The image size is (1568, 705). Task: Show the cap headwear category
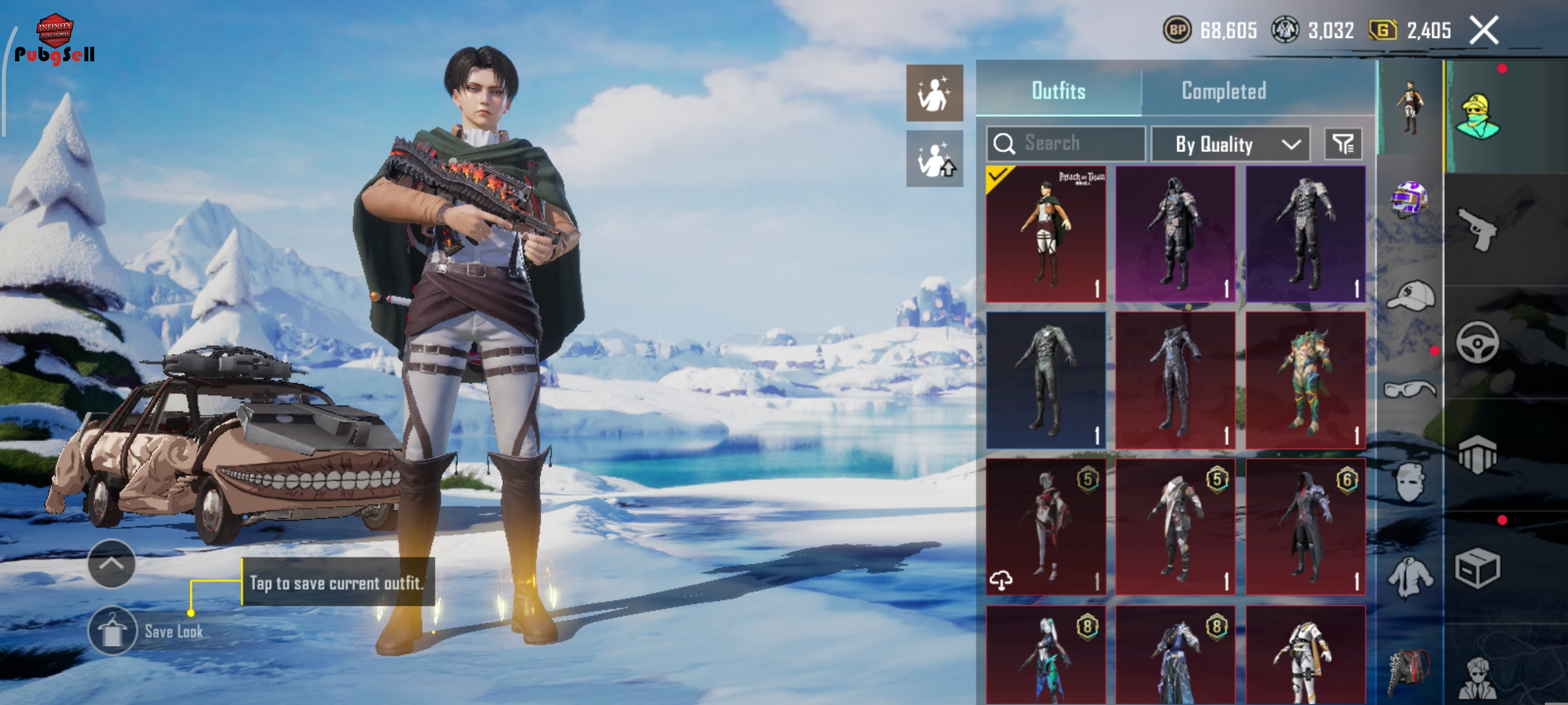pos(1410,296)
